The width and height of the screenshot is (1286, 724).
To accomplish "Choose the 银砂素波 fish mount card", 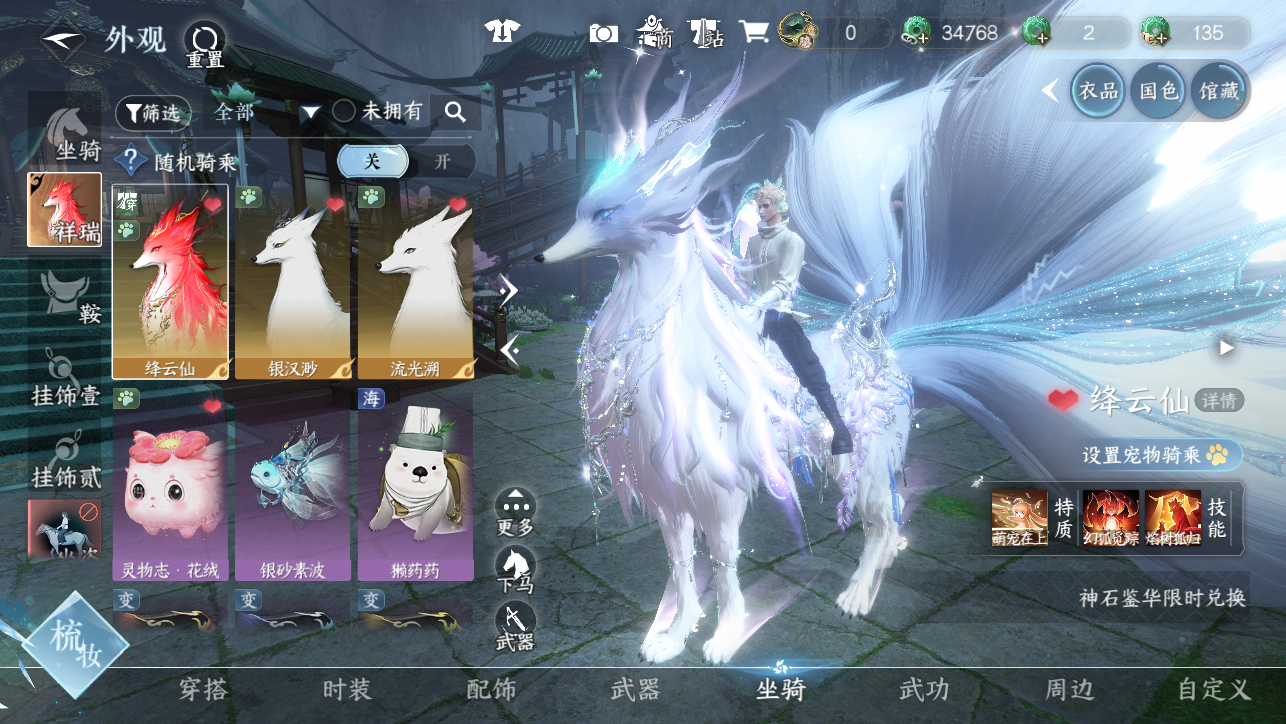I will coord(292,484).
